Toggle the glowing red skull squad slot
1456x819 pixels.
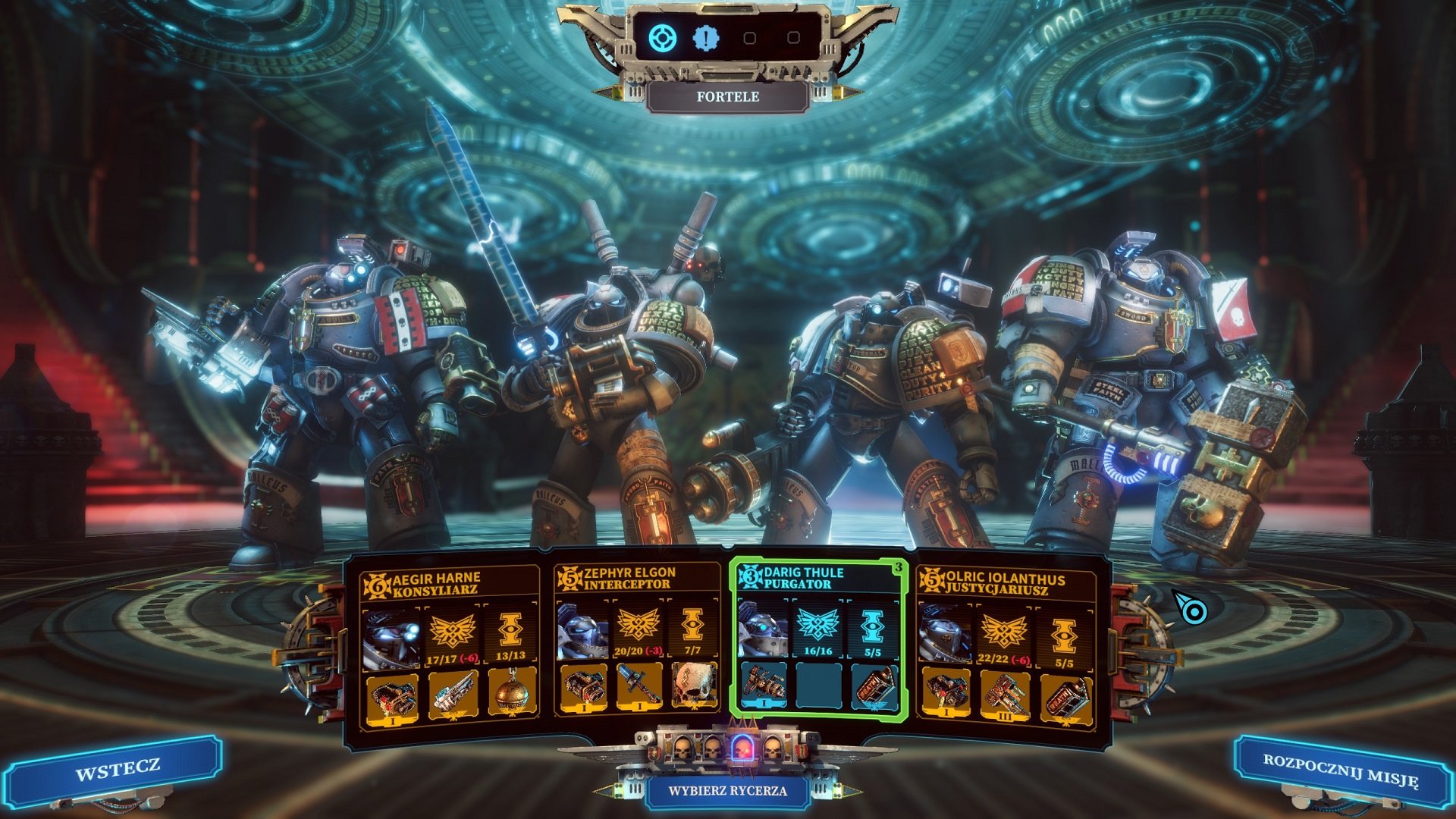click(742, 750)
